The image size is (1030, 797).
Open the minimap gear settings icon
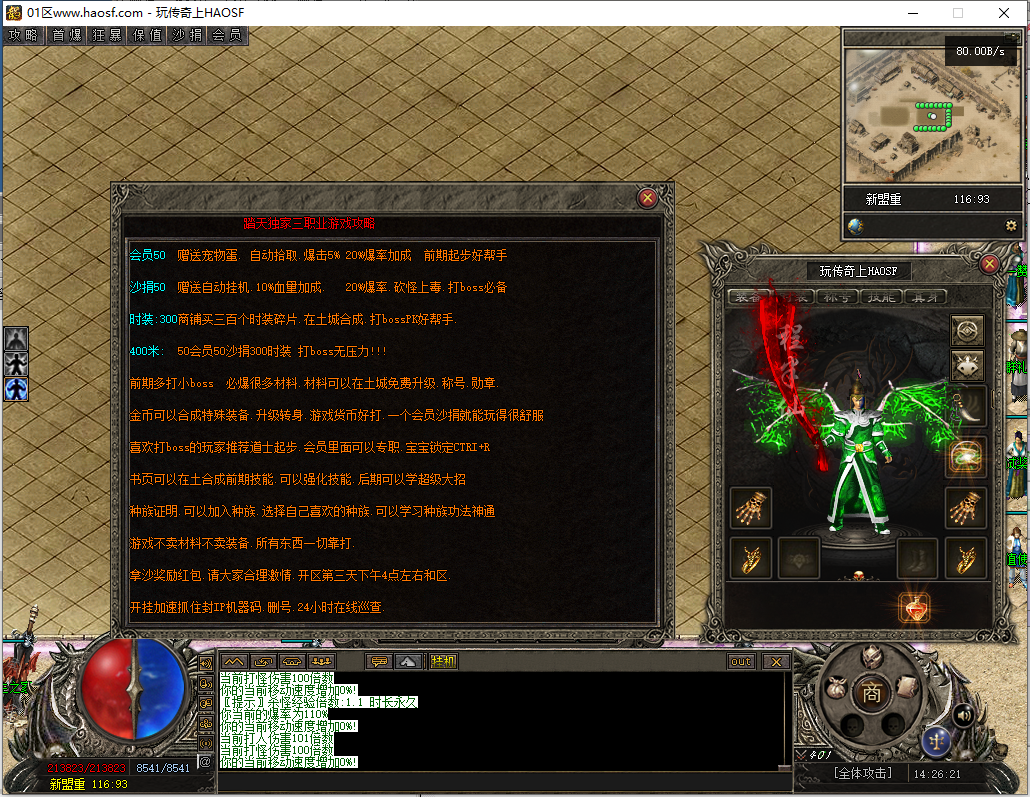(1011, 226)
